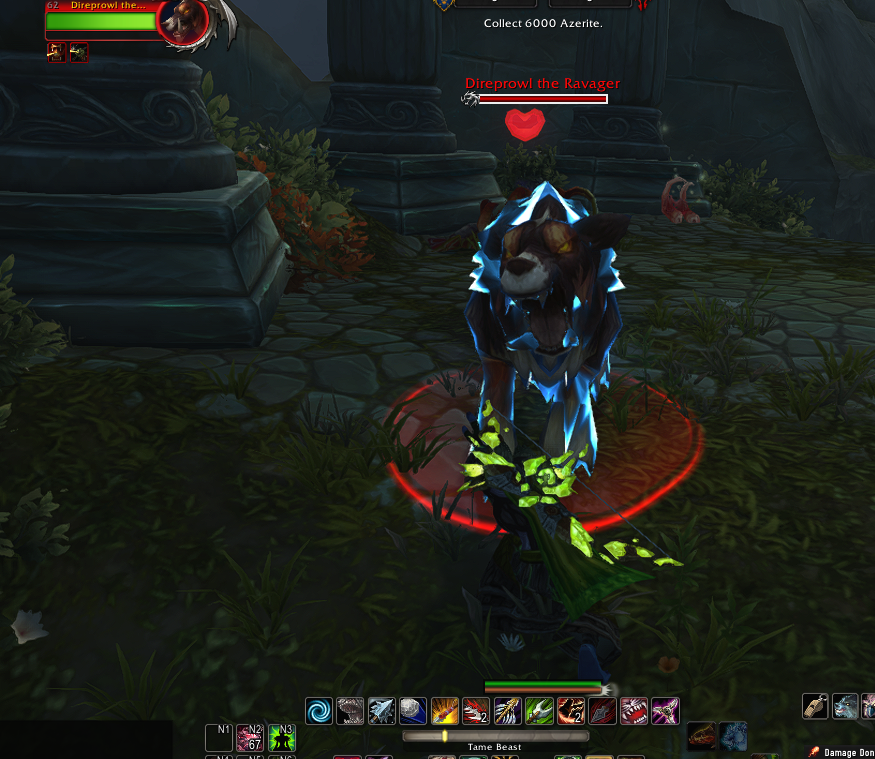875x759 pixels.
Task: Select the blue wolf pet icon
Action: point(845,706)
